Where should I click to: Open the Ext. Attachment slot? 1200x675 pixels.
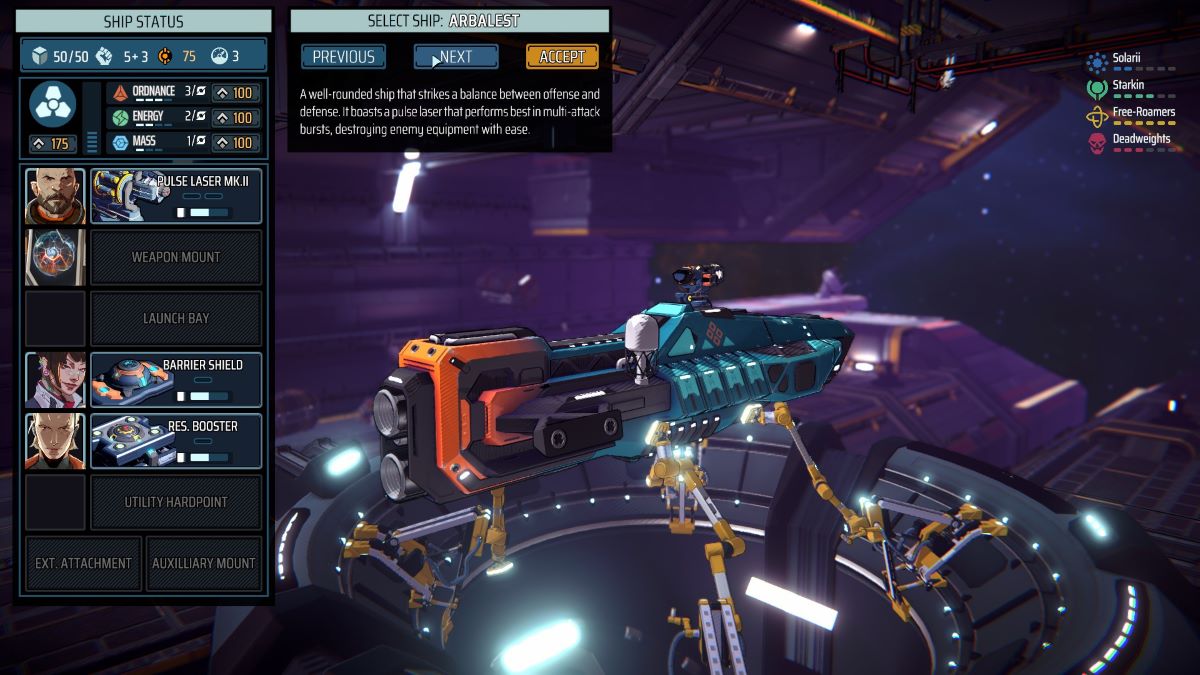83,563
